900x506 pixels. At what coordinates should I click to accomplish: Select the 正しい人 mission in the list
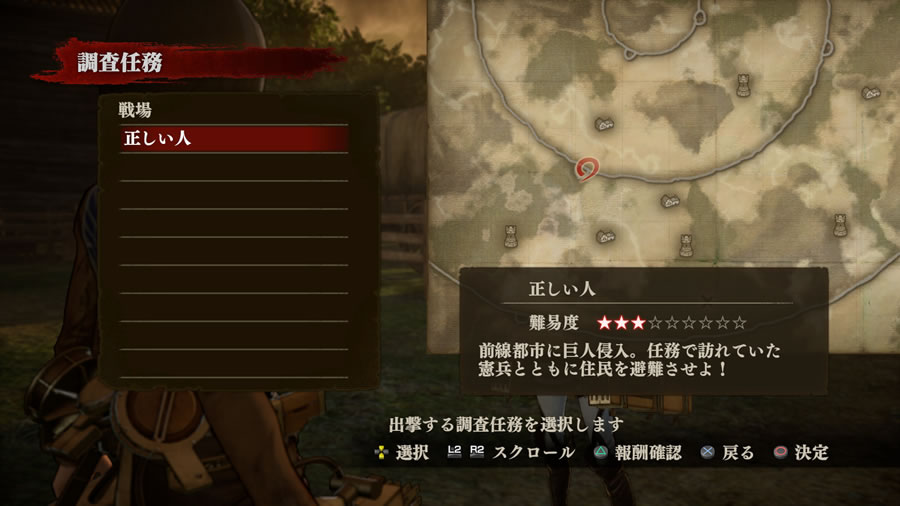point(234,139)
